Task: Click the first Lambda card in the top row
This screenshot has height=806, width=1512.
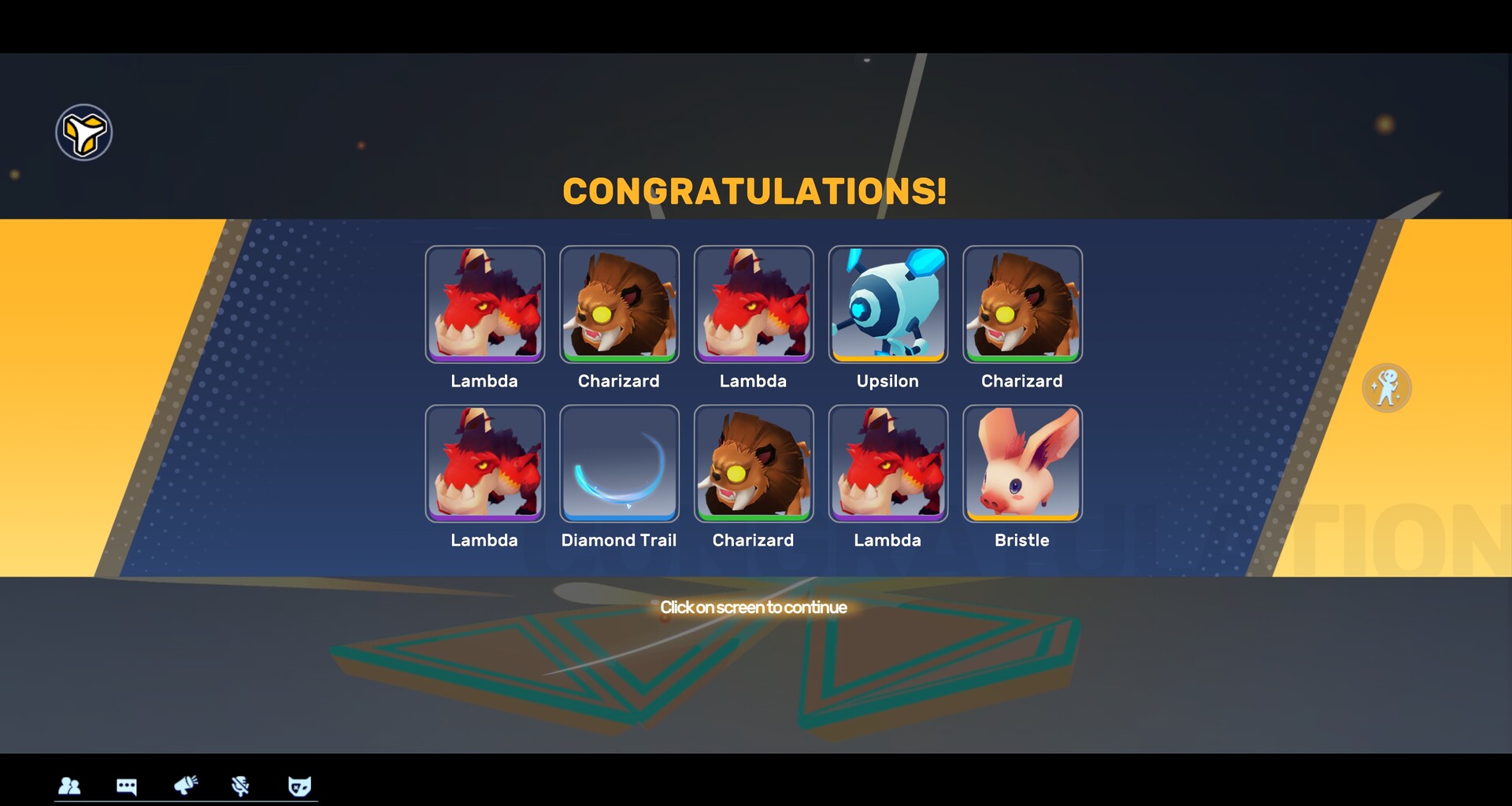Action: pos(484,304)
